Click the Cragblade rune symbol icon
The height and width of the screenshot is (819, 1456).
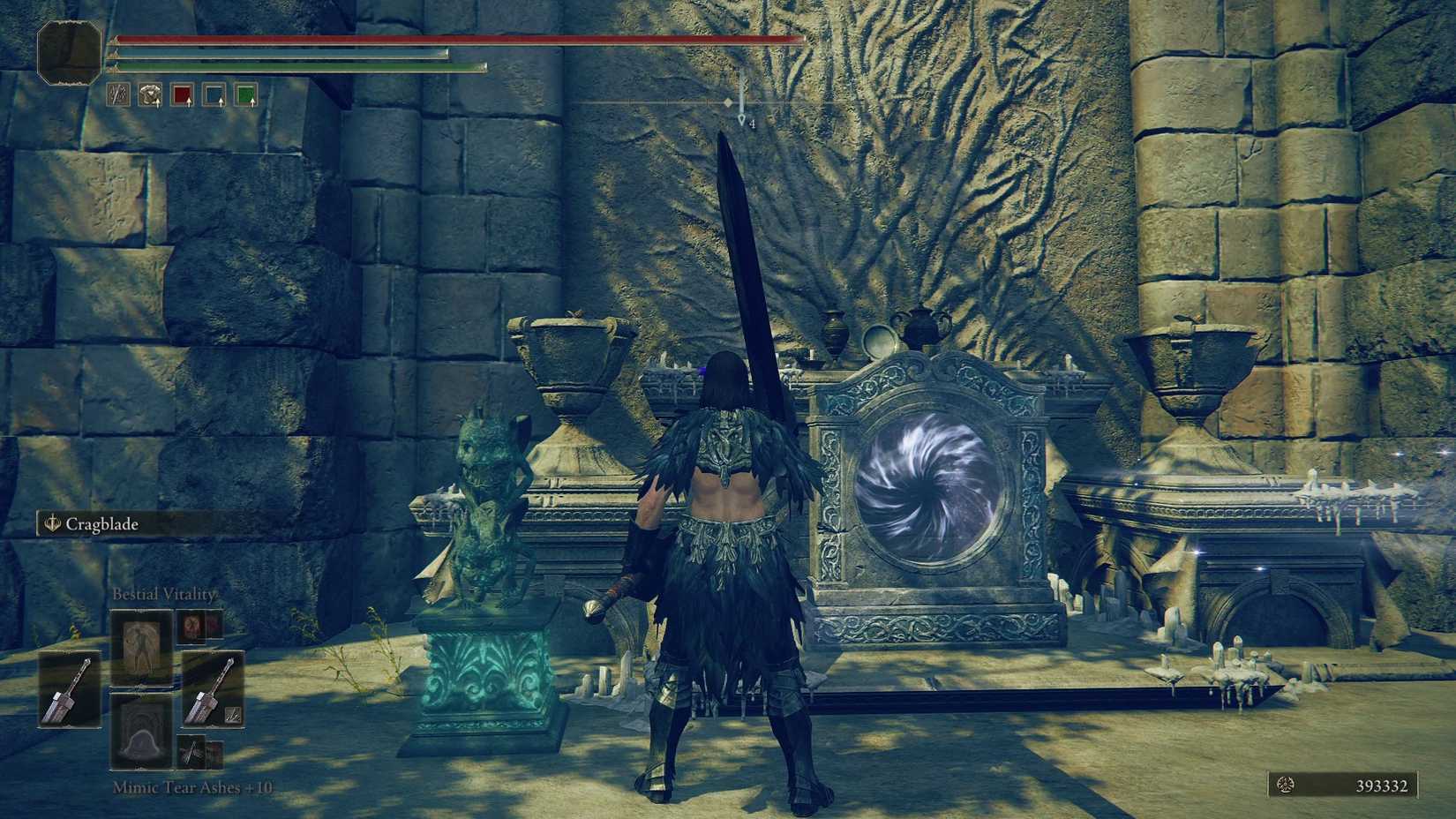tap(51, 523)
